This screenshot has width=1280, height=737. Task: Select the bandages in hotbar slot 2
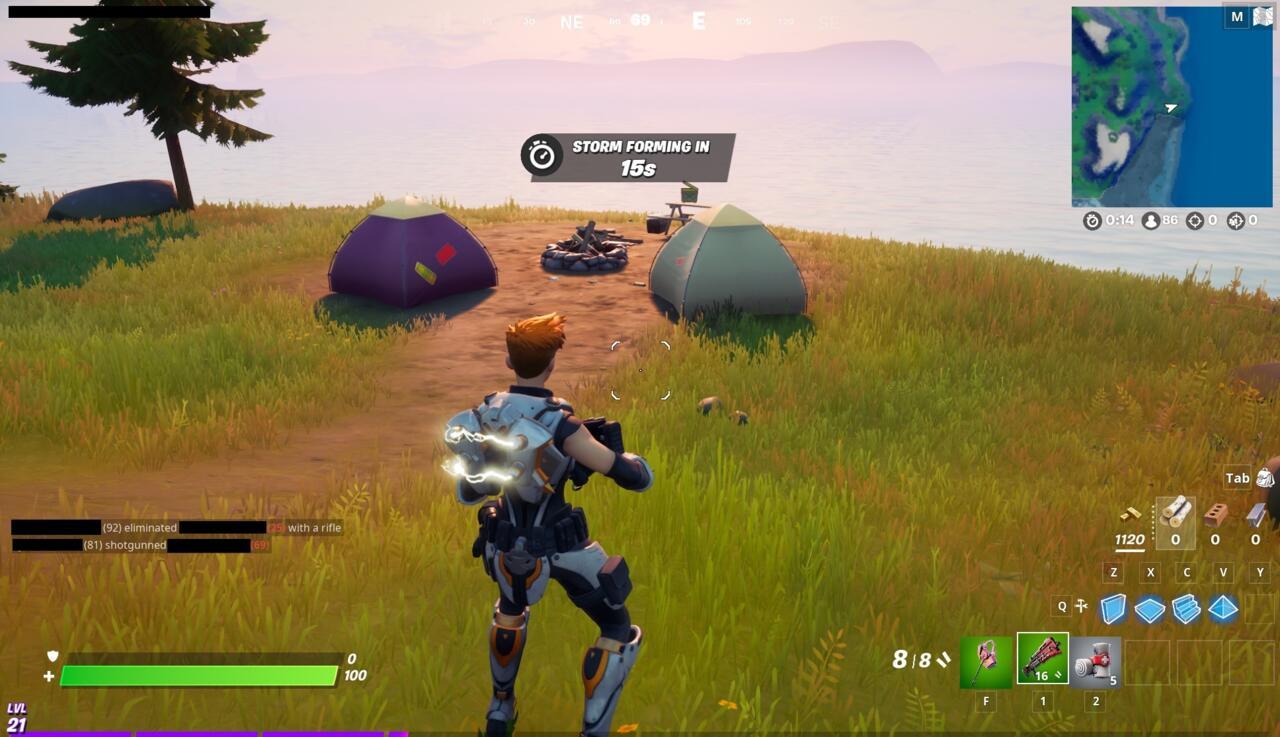click(x=1095, y=663)
